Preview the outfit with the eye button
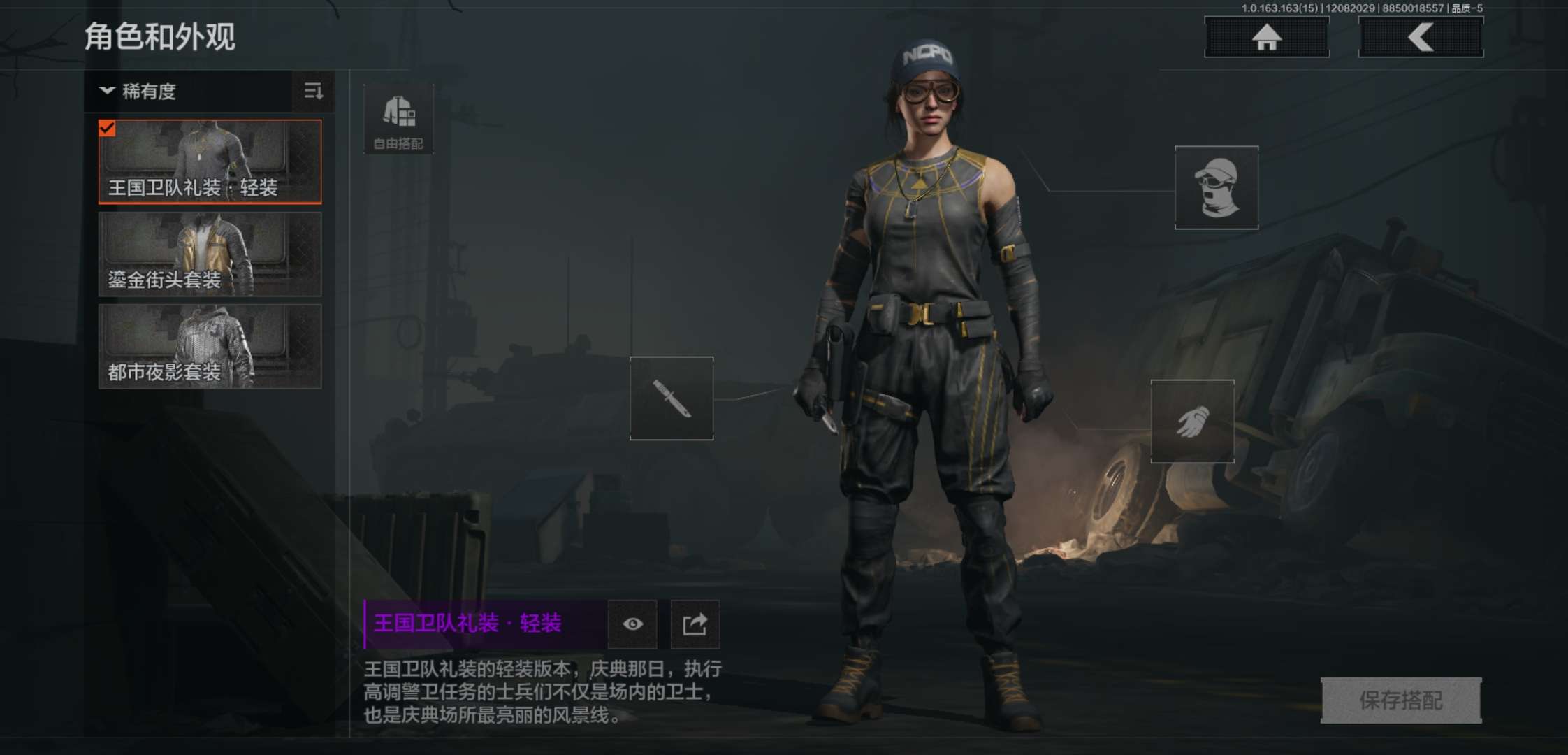The width and height of the screenshot is (1568, 755). point(633,624)
